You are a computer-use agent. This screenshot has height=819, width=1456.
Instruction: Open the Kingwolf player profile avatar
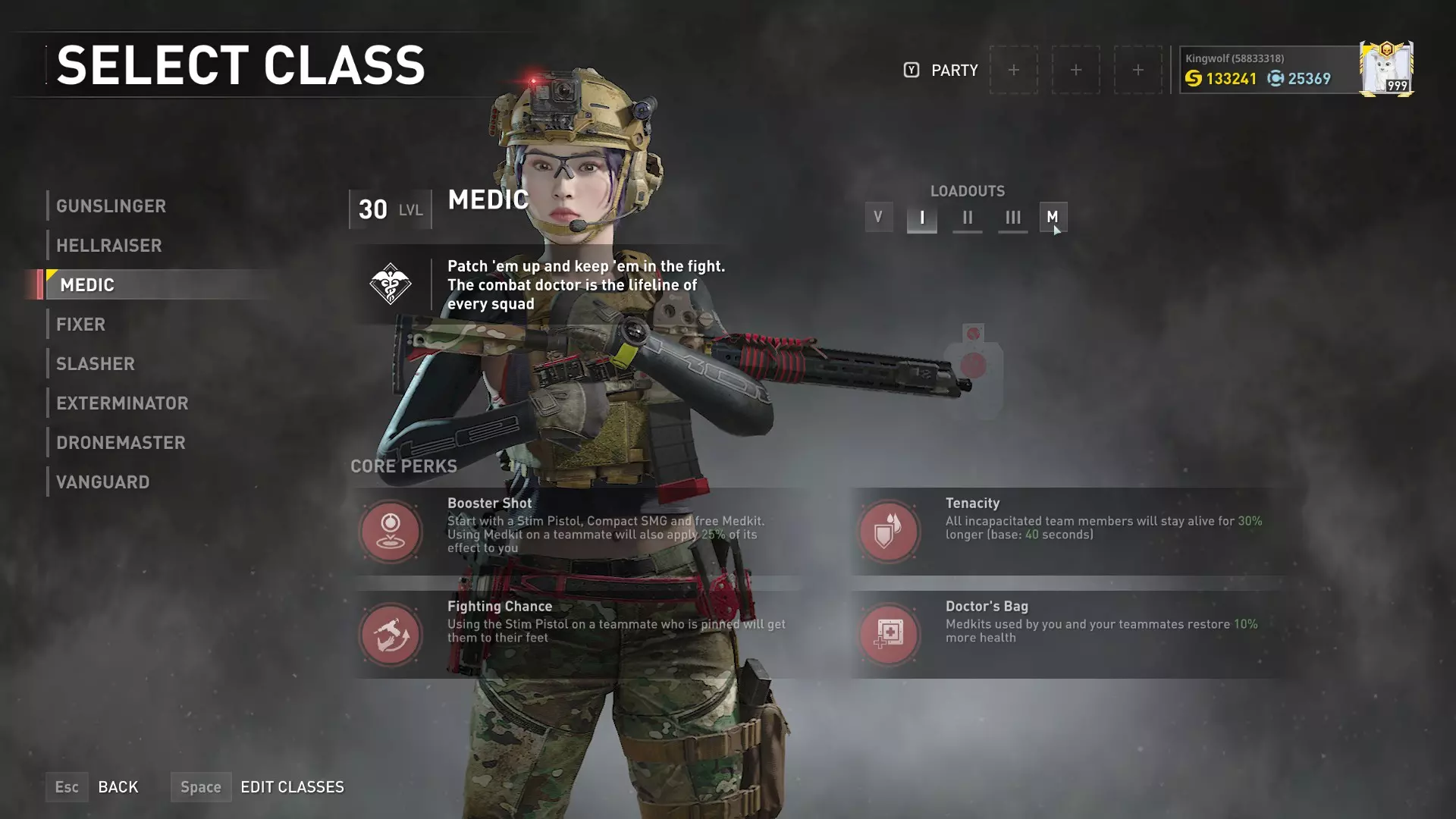pos(1385,69)
